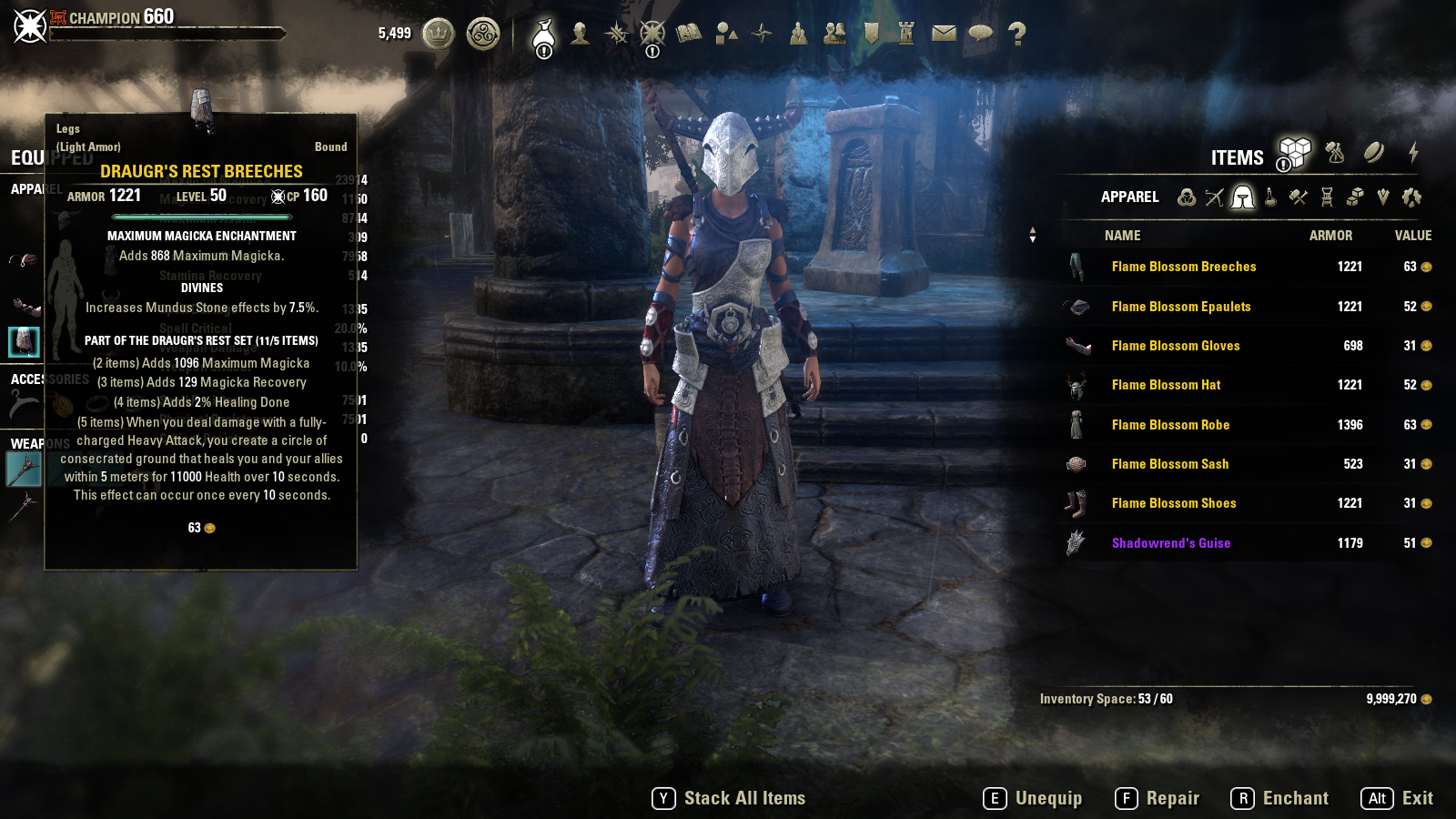Switch to the lightning bolt quickslots tab
1456x819 pixels.
[1413, 152]
